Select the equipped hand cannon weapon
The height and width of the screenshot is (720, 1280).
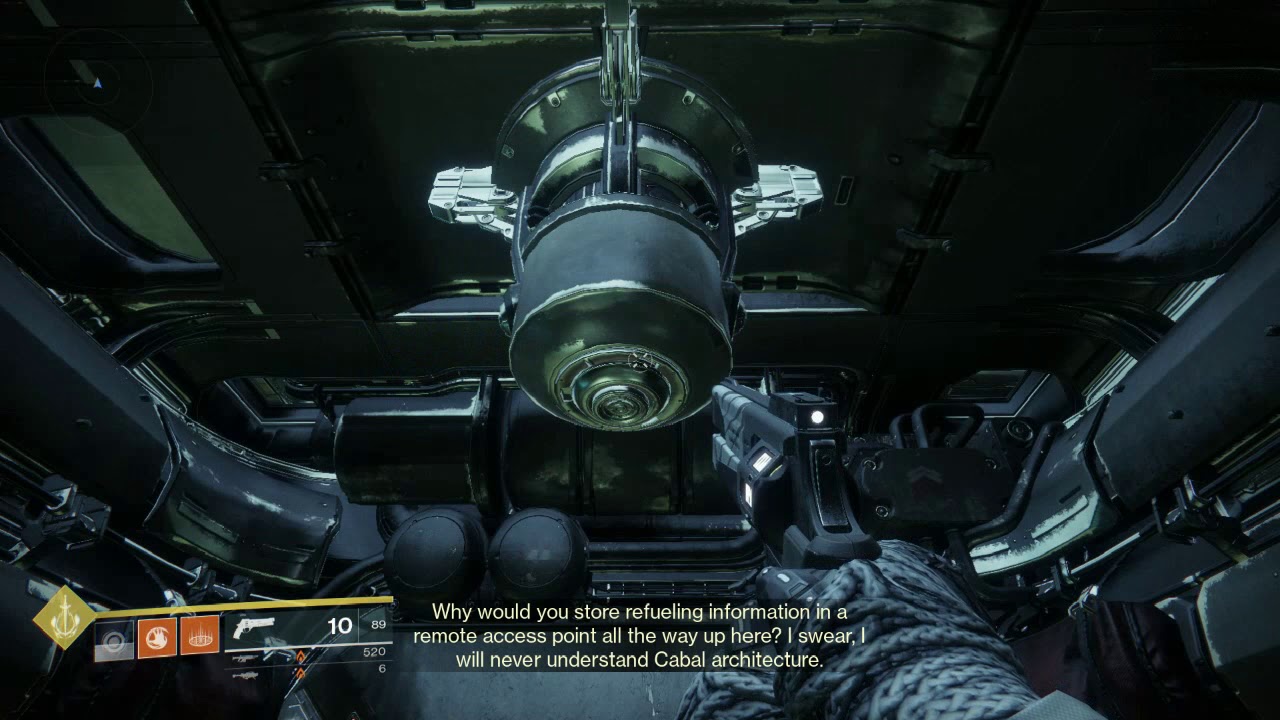253,628
